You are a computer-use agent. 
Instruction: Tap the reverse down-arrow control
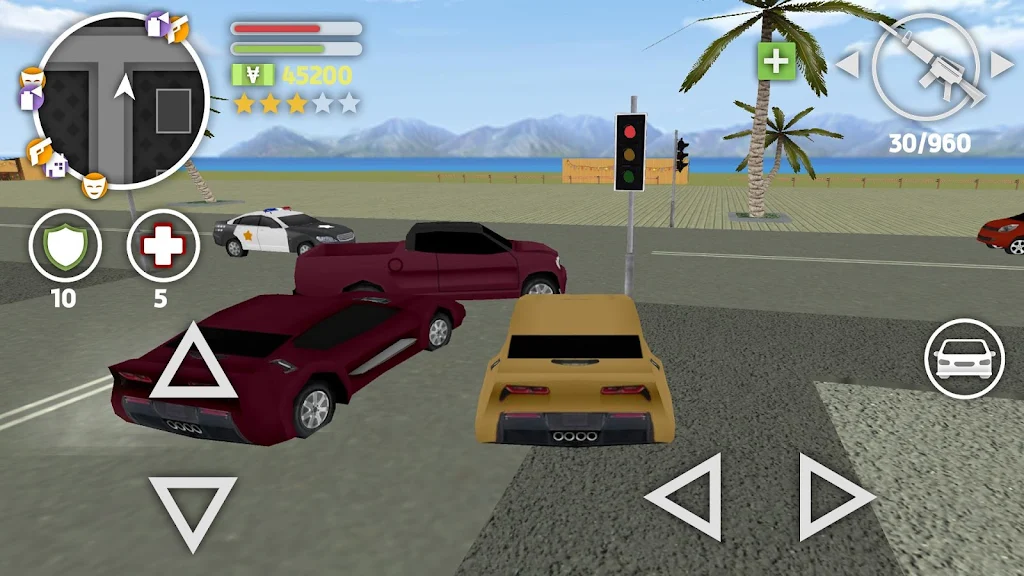click(x=192, y=509)
